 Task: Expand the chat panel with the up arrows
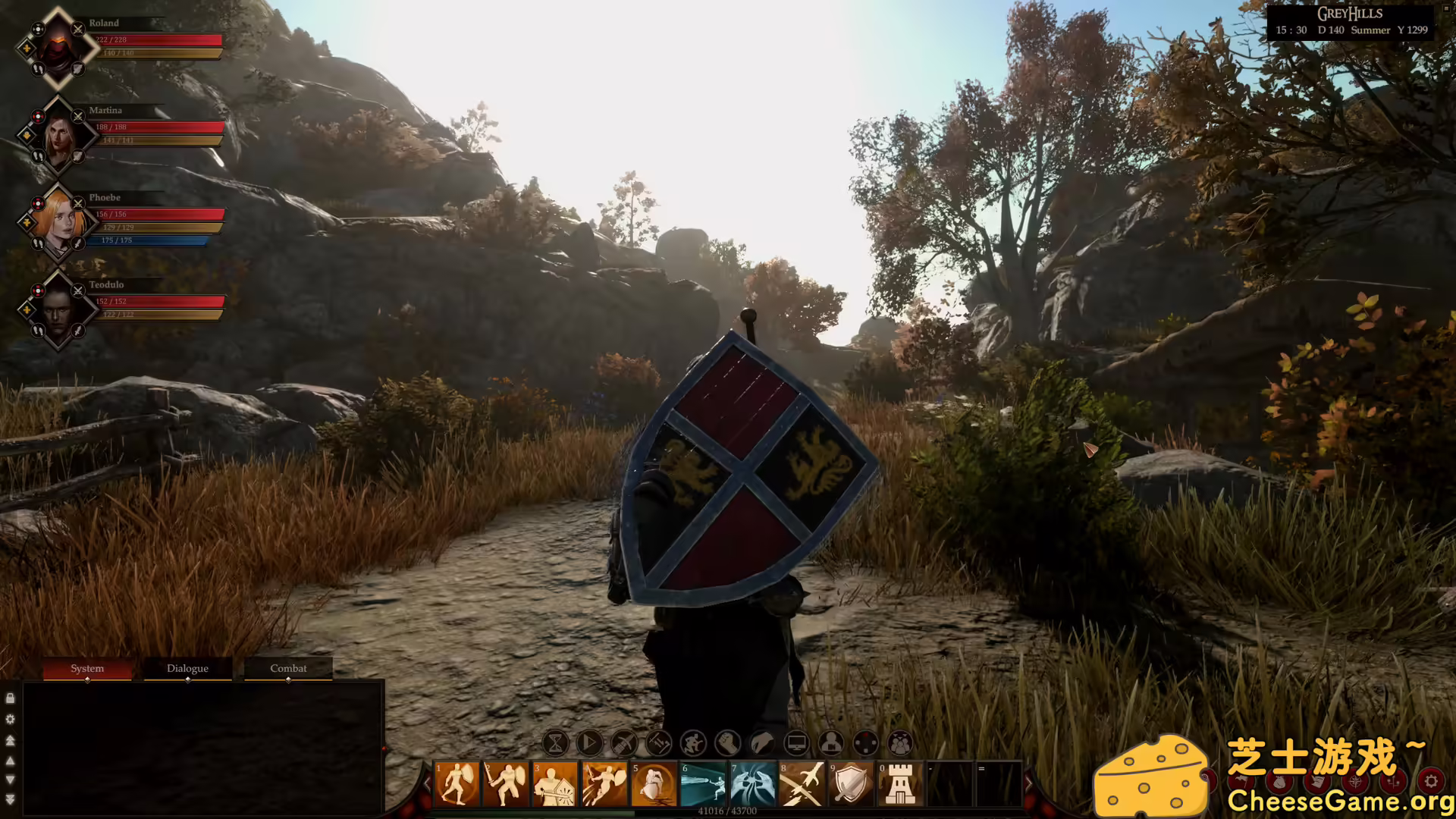click(x=10, y=739)
